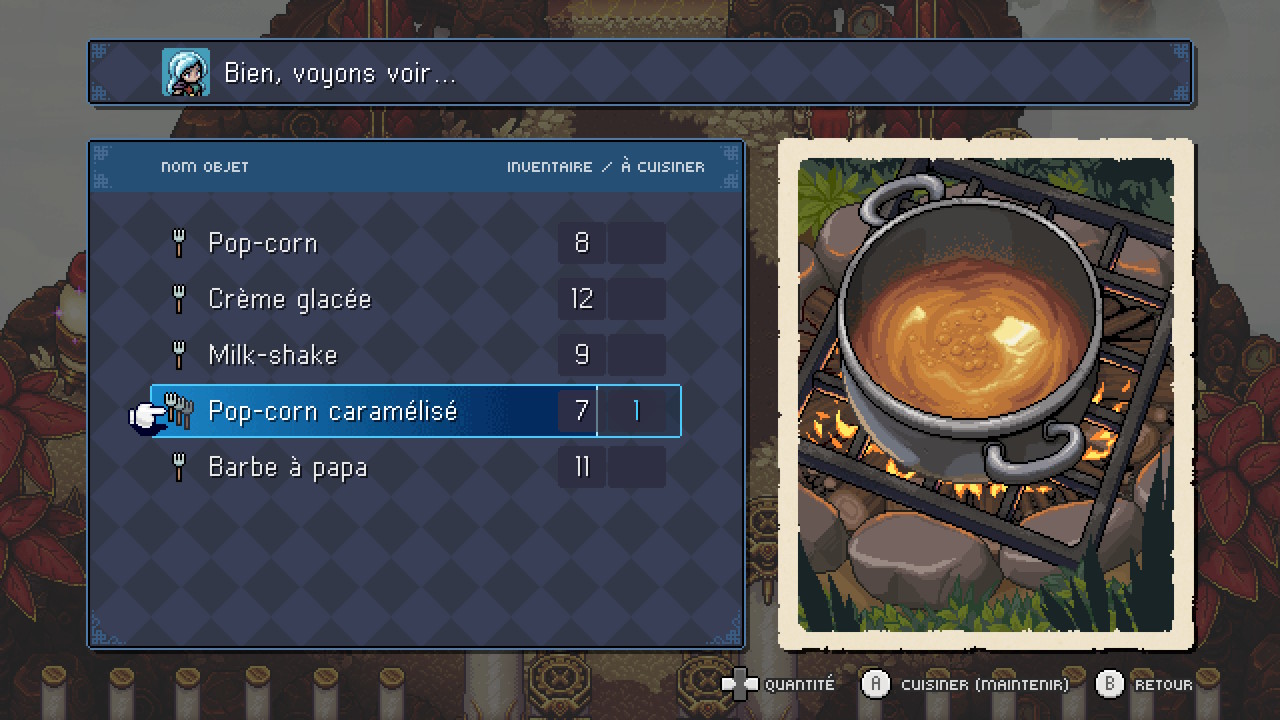Pick the Milk-shake recipe
The image size is (1280, 720).
[x=273, y=355]
